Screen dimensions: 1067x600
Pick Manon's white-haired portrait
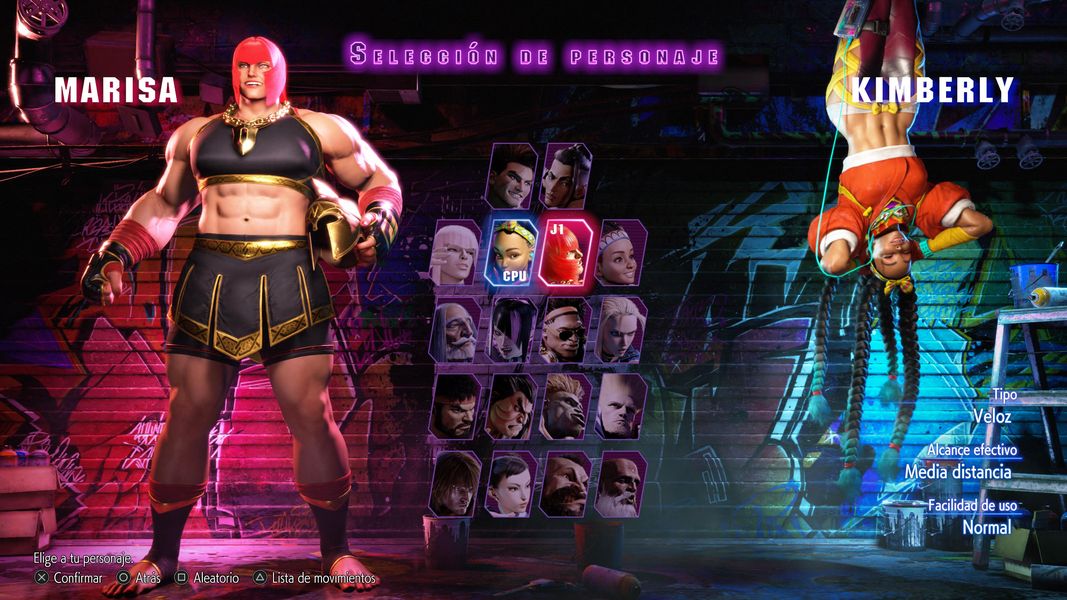[456, 253]
